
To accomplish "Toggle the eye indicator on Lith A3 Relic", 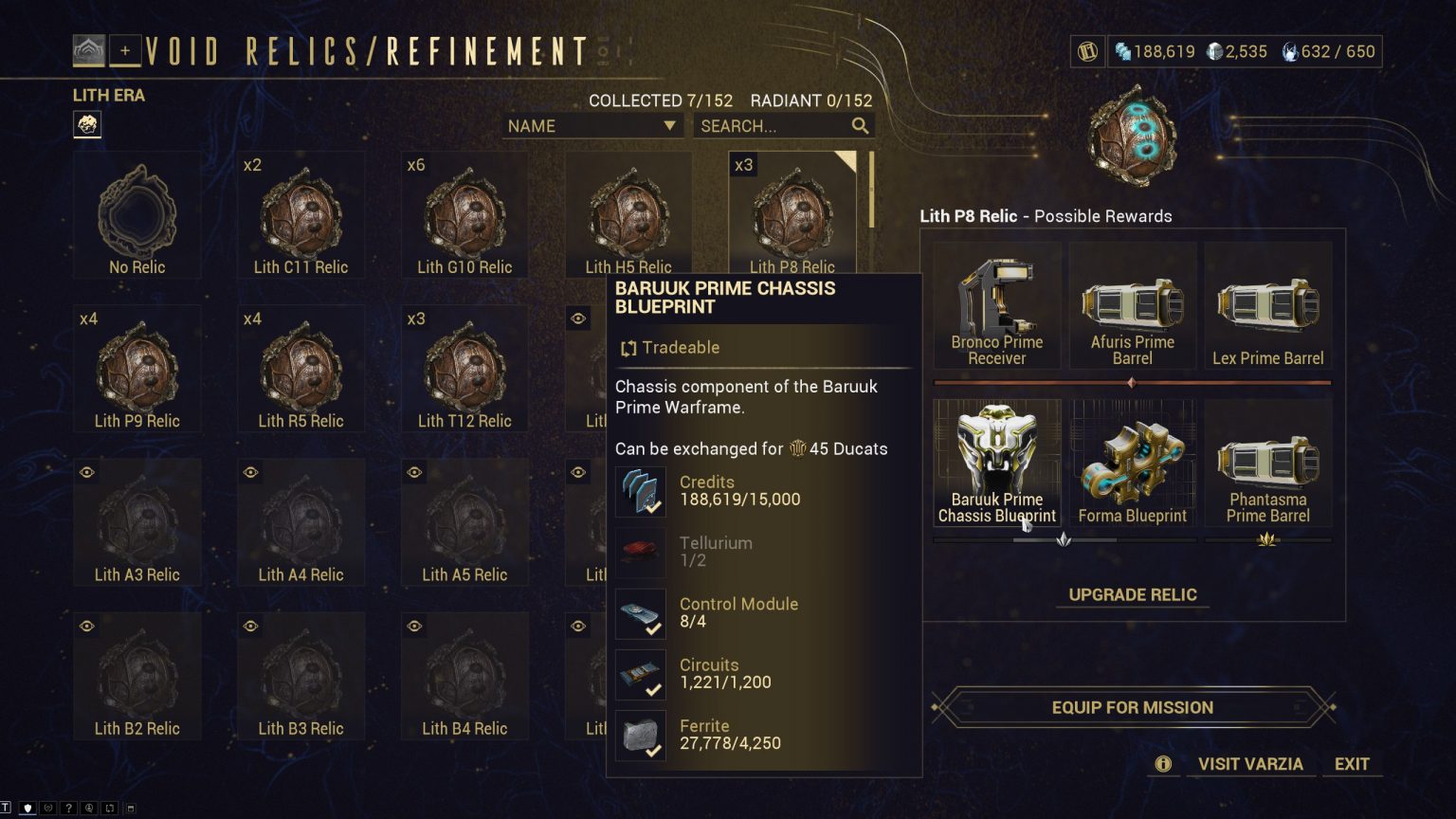I will point(86,471).
